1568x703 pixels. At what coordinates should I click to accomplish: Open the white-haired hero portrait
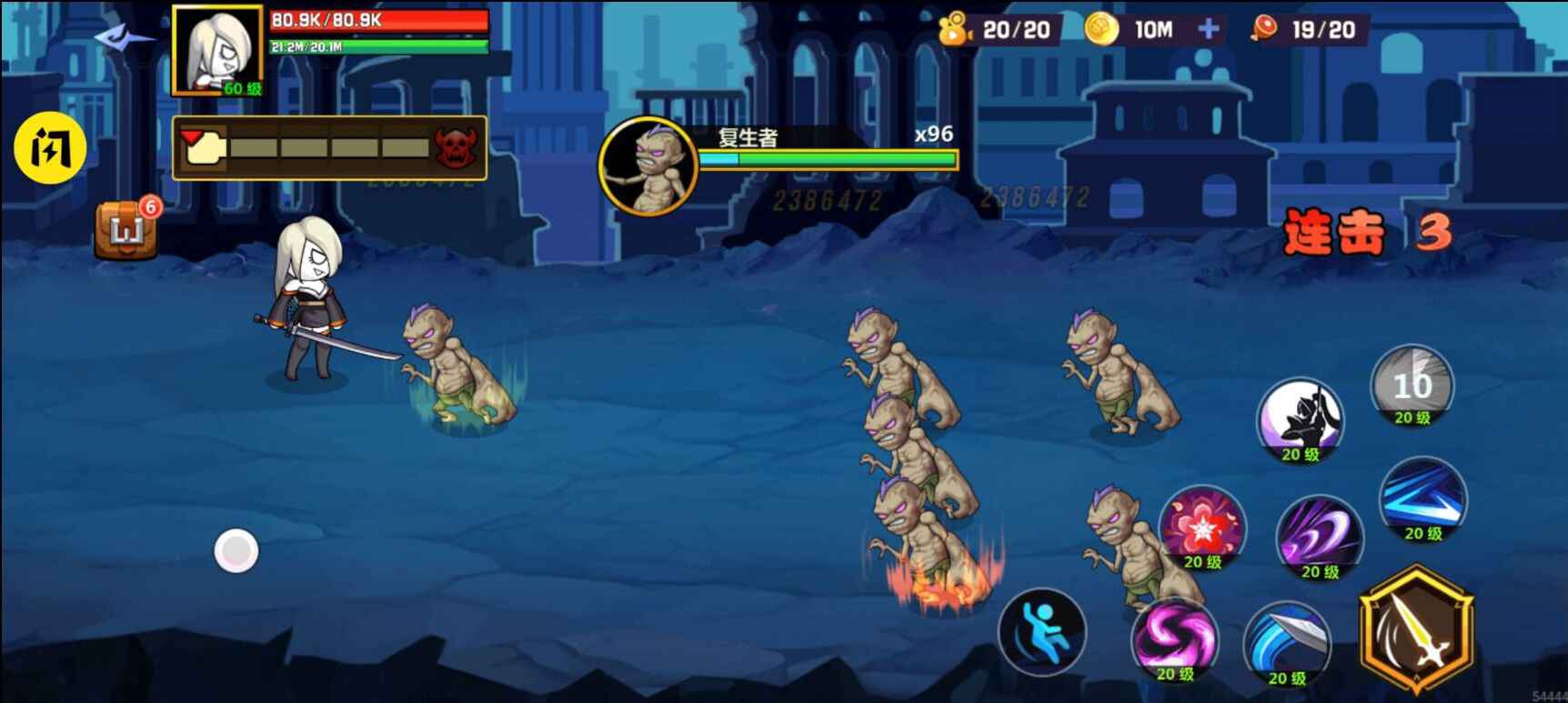[217, 50]
